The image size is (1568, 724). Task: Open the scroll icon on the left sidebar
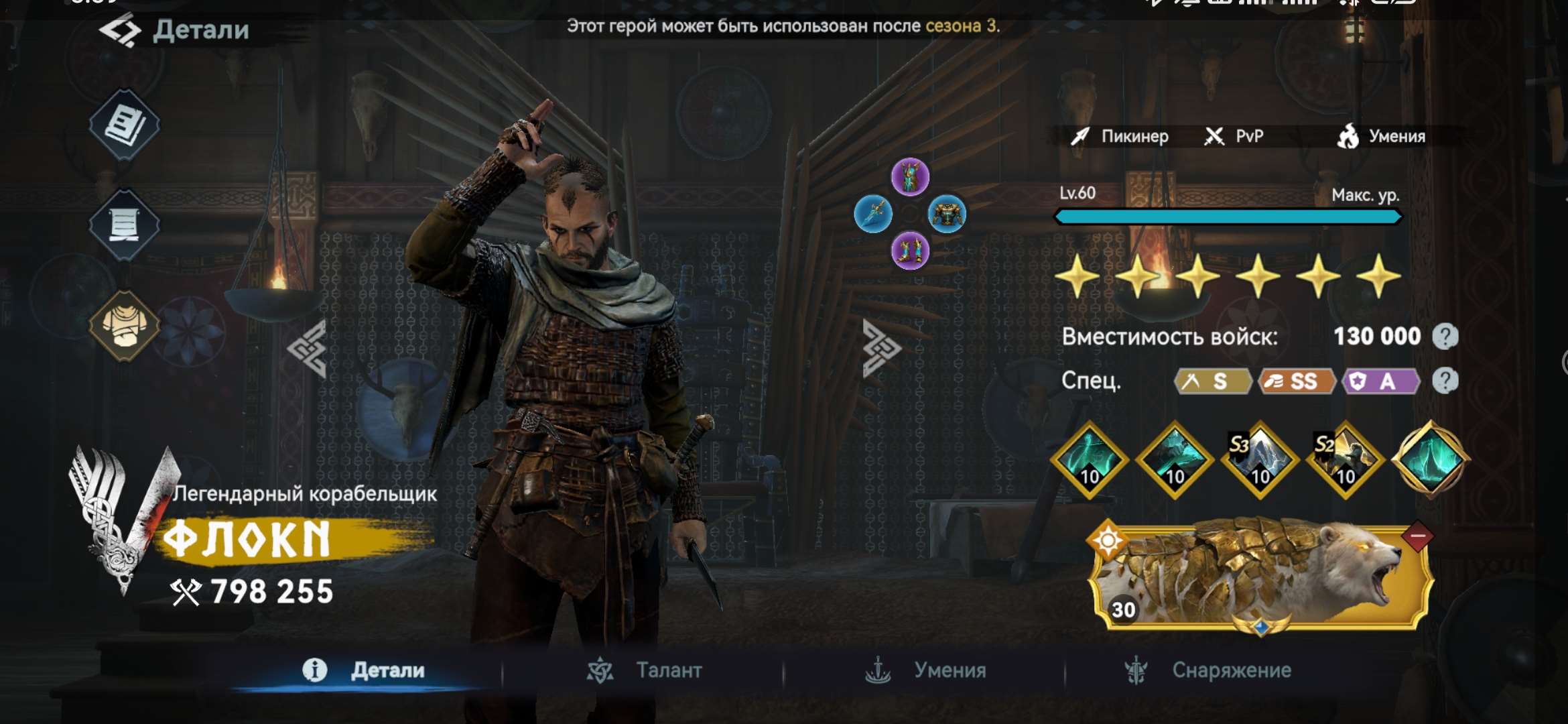[x=125, y=225]
